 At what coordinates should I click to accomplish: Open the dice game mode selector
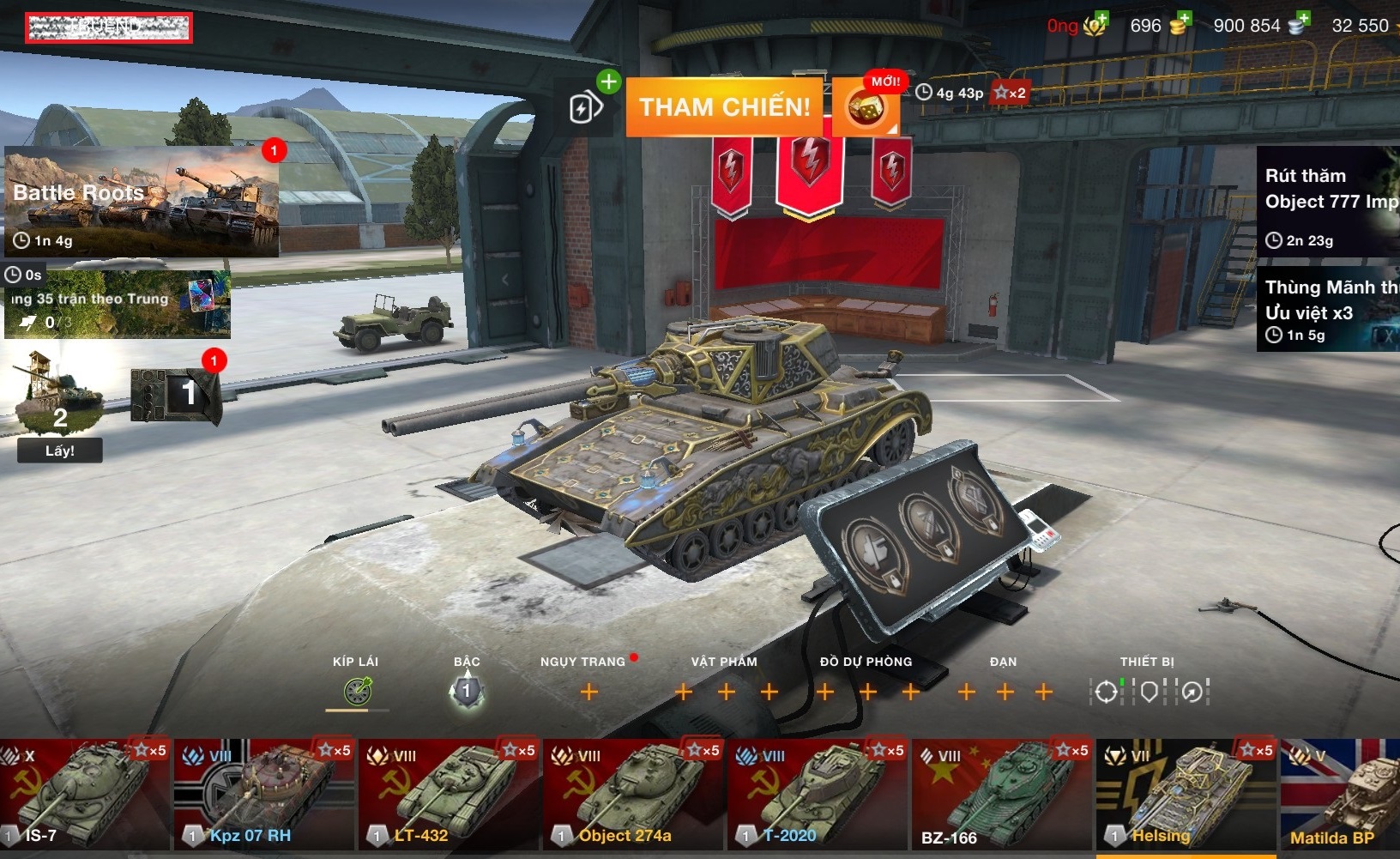[x=865, y=109]
